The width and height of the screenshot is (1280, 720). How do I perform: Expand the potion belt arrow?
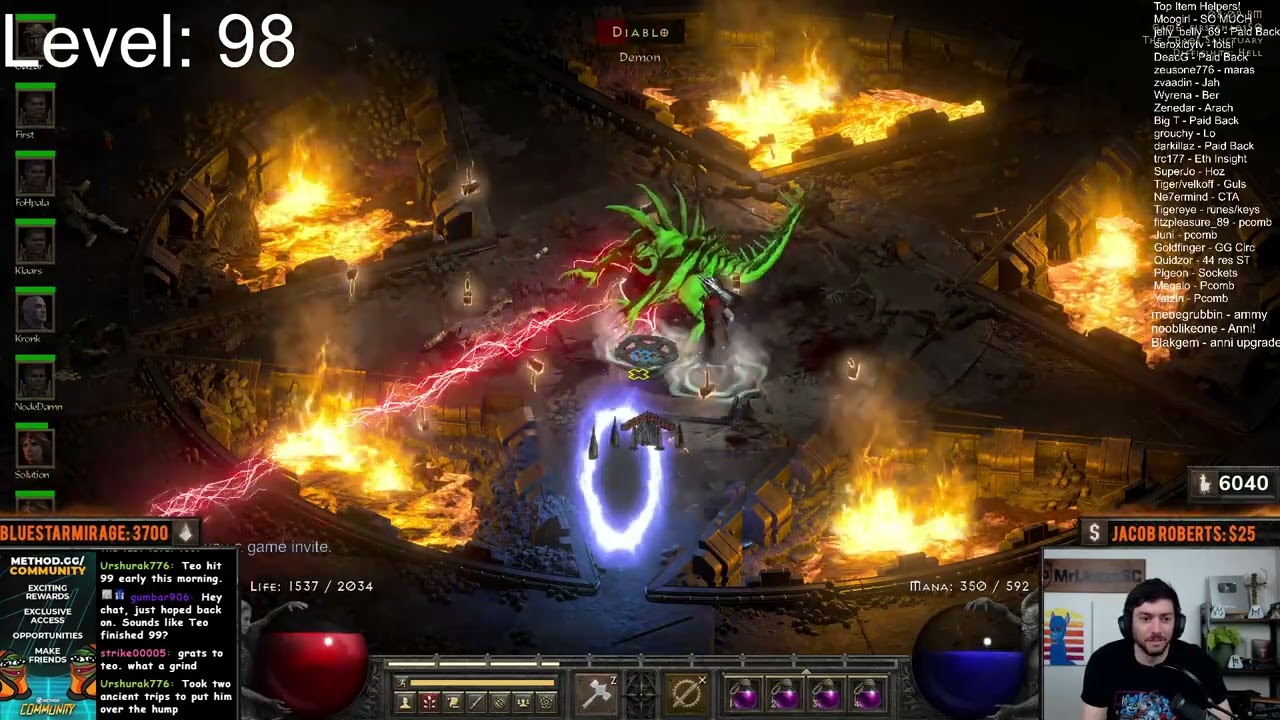click(x=806, y=672)
